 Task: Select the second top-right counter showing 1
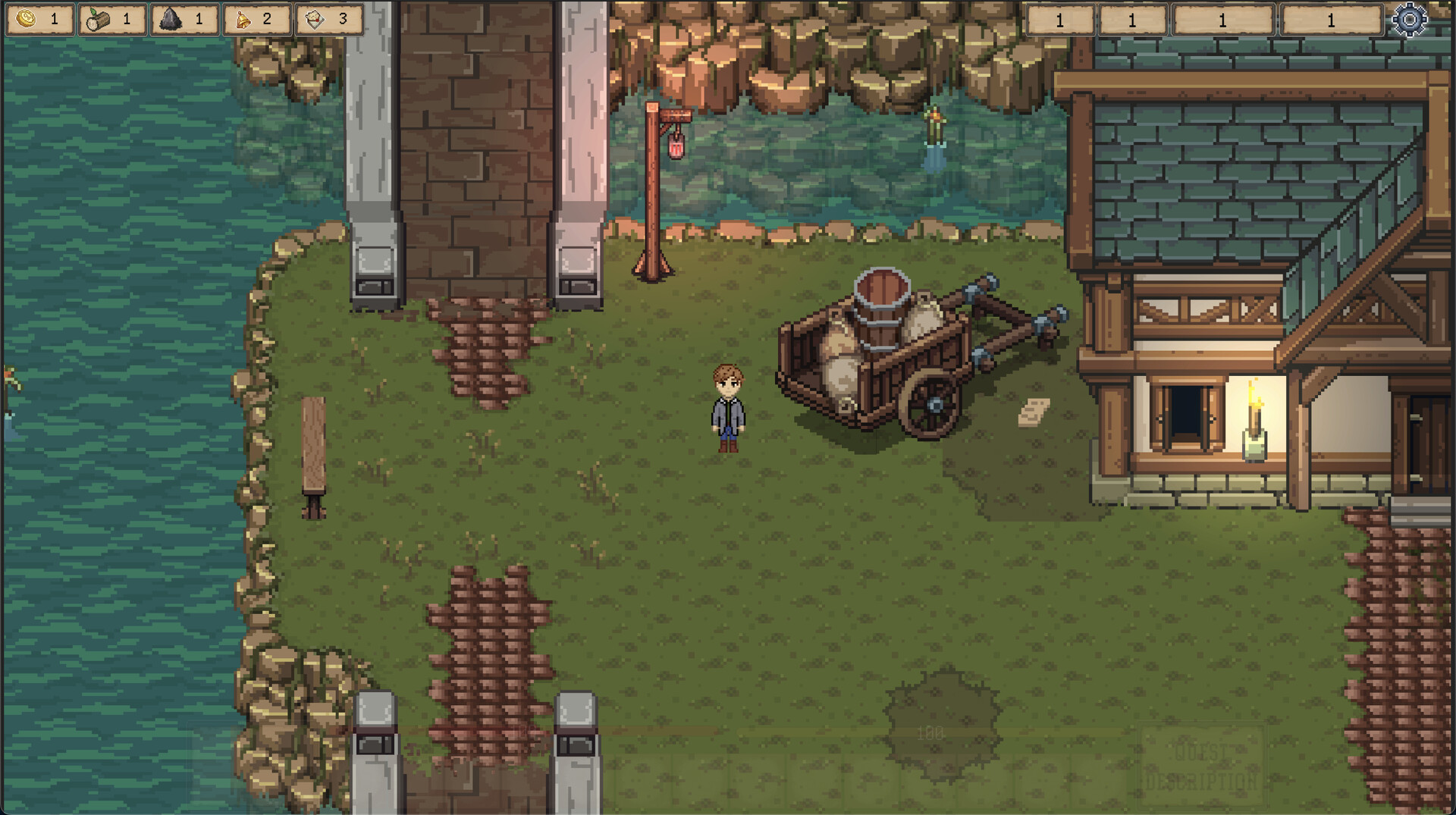click(1133, 19)
